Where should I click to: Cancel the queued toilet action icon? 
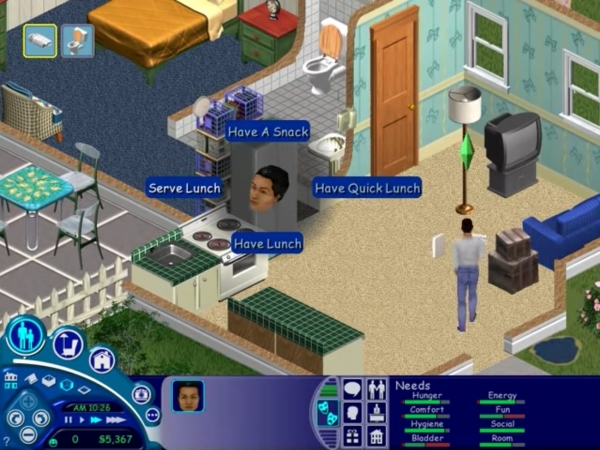point(77,41)
